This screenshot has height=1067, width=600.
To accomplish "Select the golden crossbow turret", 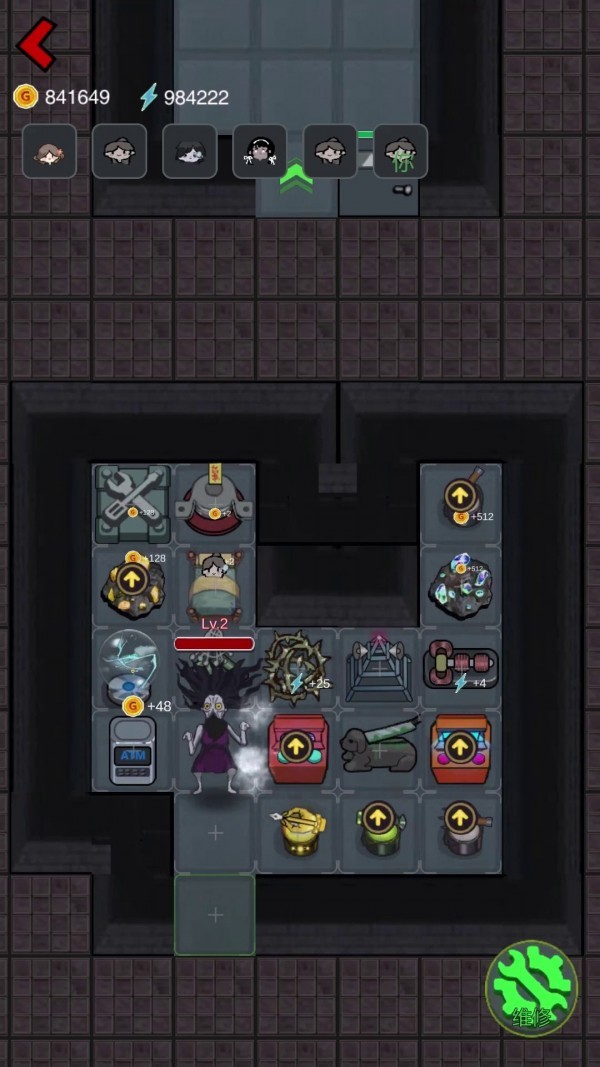I will point(297,830).
